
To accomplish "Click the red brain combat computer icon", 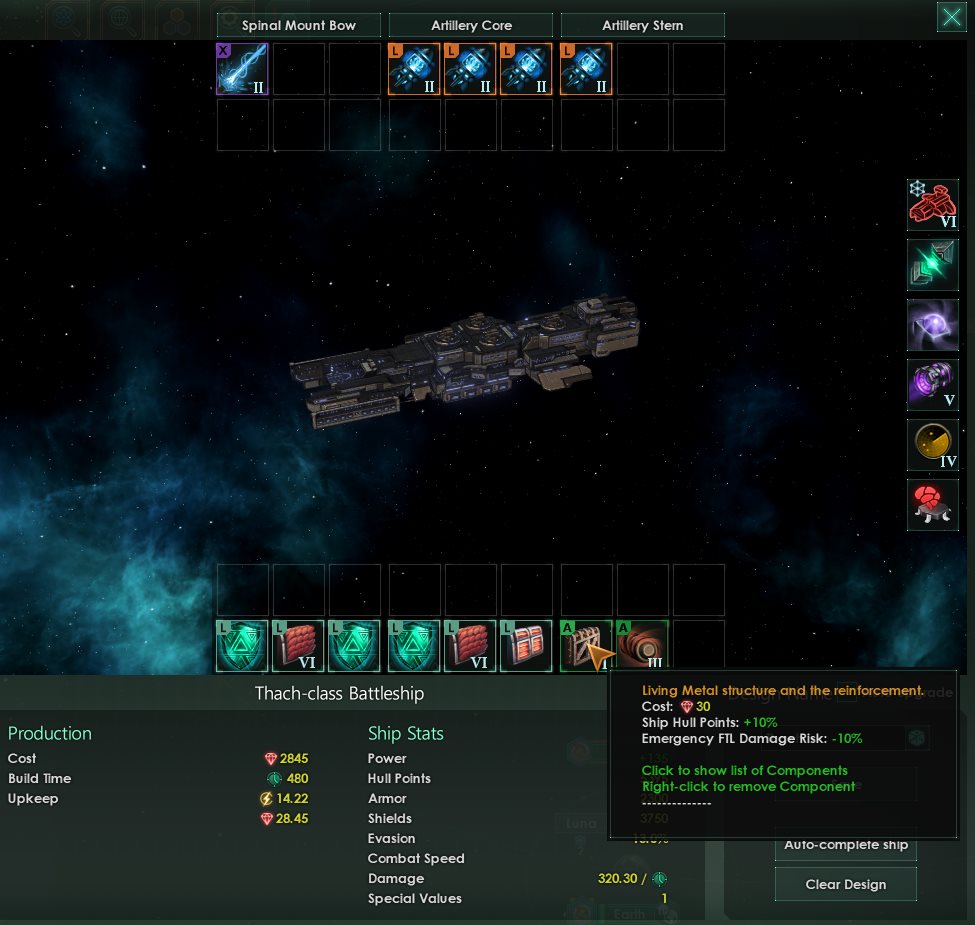I will [932, 505].
